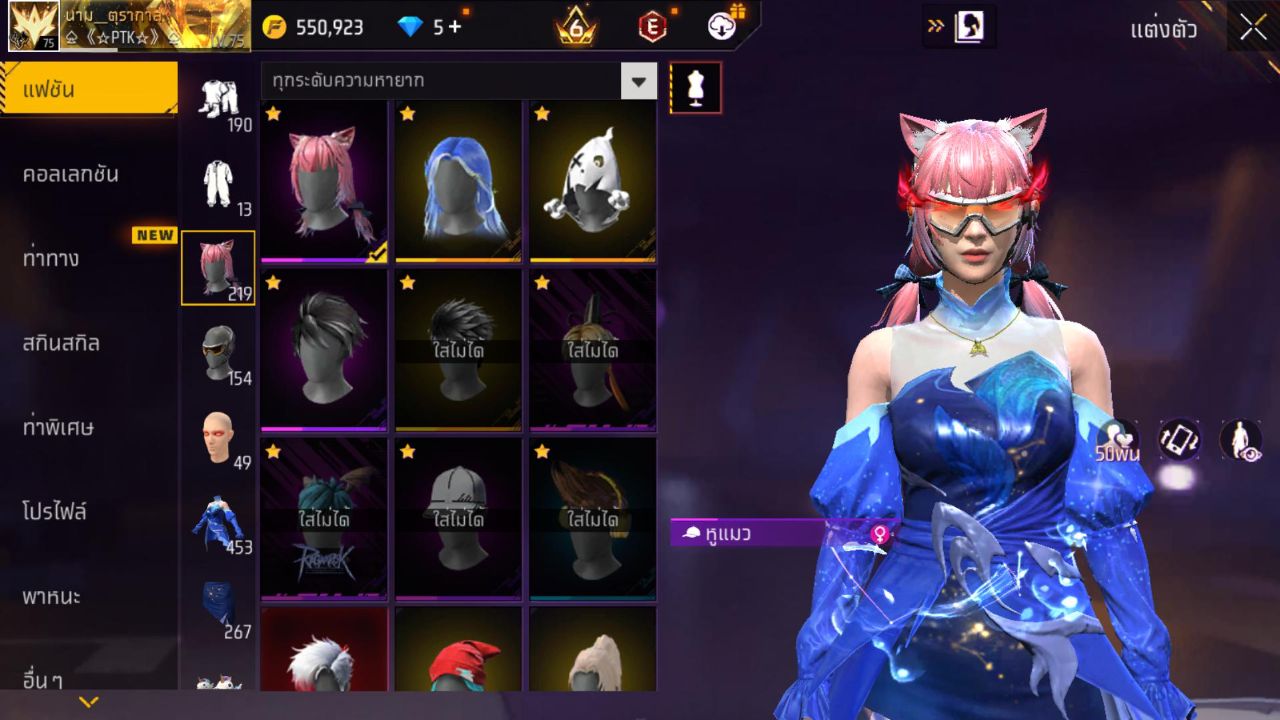This screenshot has width=1280, height=720.
Task: Select the blue top clothing category
Action: 218,521
